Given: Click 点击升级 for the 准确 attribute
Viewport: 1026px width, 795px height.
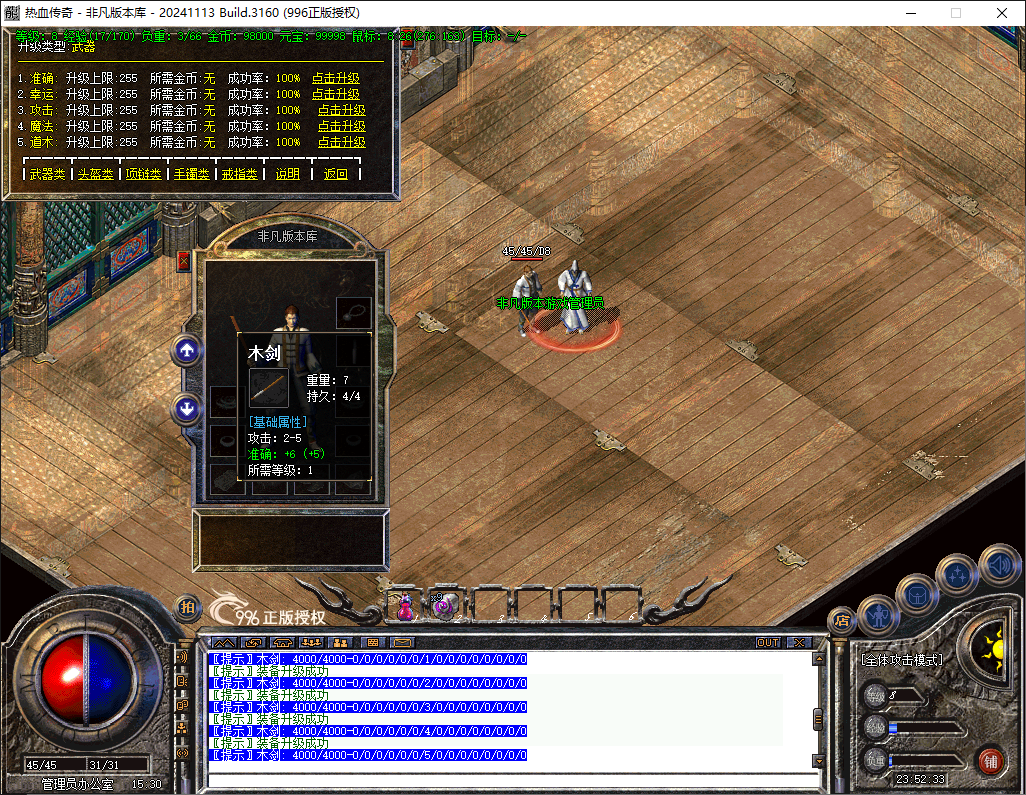Looking at the screenshot, I should point(335,78).
